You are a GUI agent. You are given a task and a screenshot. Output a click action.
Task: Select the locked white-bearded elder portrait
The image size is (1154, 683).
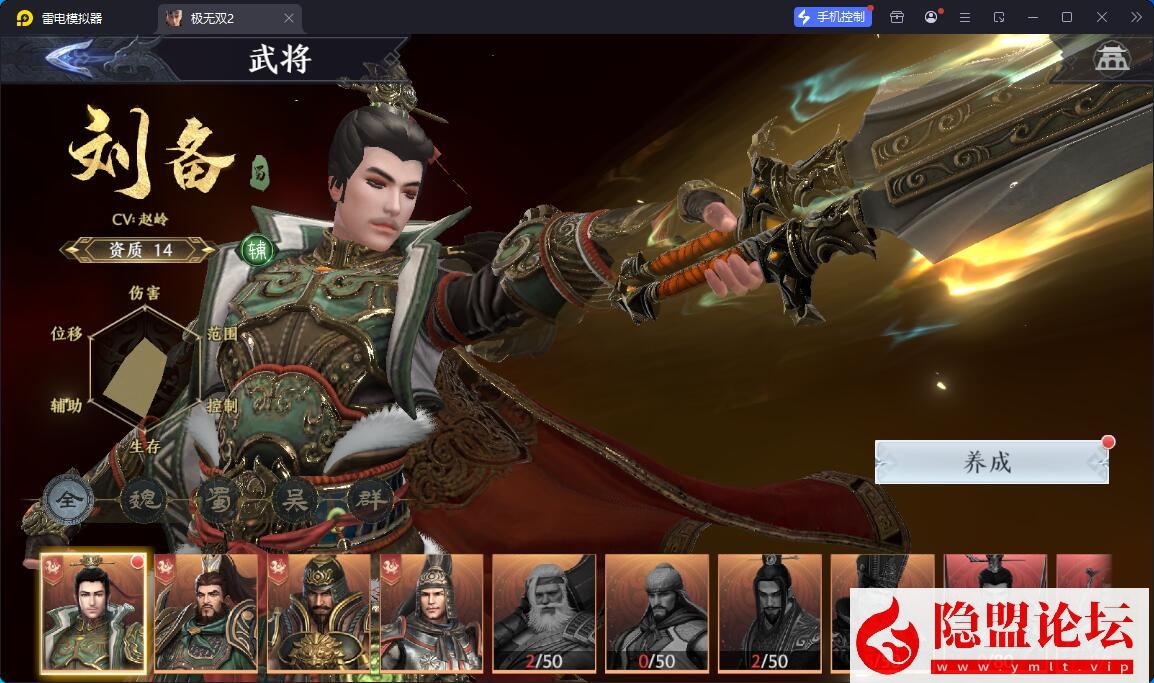click(x=544, y=612)
